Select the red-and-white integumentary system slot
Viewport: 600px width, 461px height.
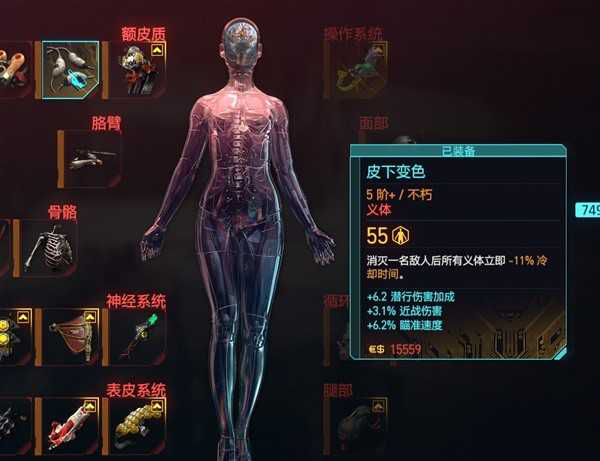[x=70, y=425]
